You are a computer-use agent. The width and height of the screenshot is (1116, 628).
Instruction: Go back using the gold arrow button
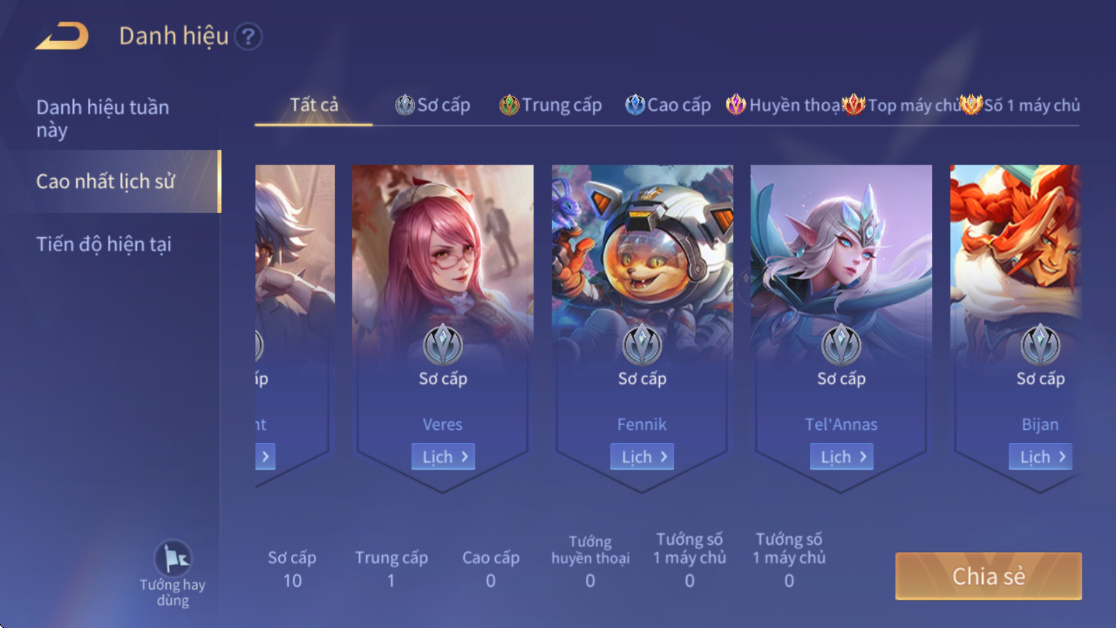[62, 37]
